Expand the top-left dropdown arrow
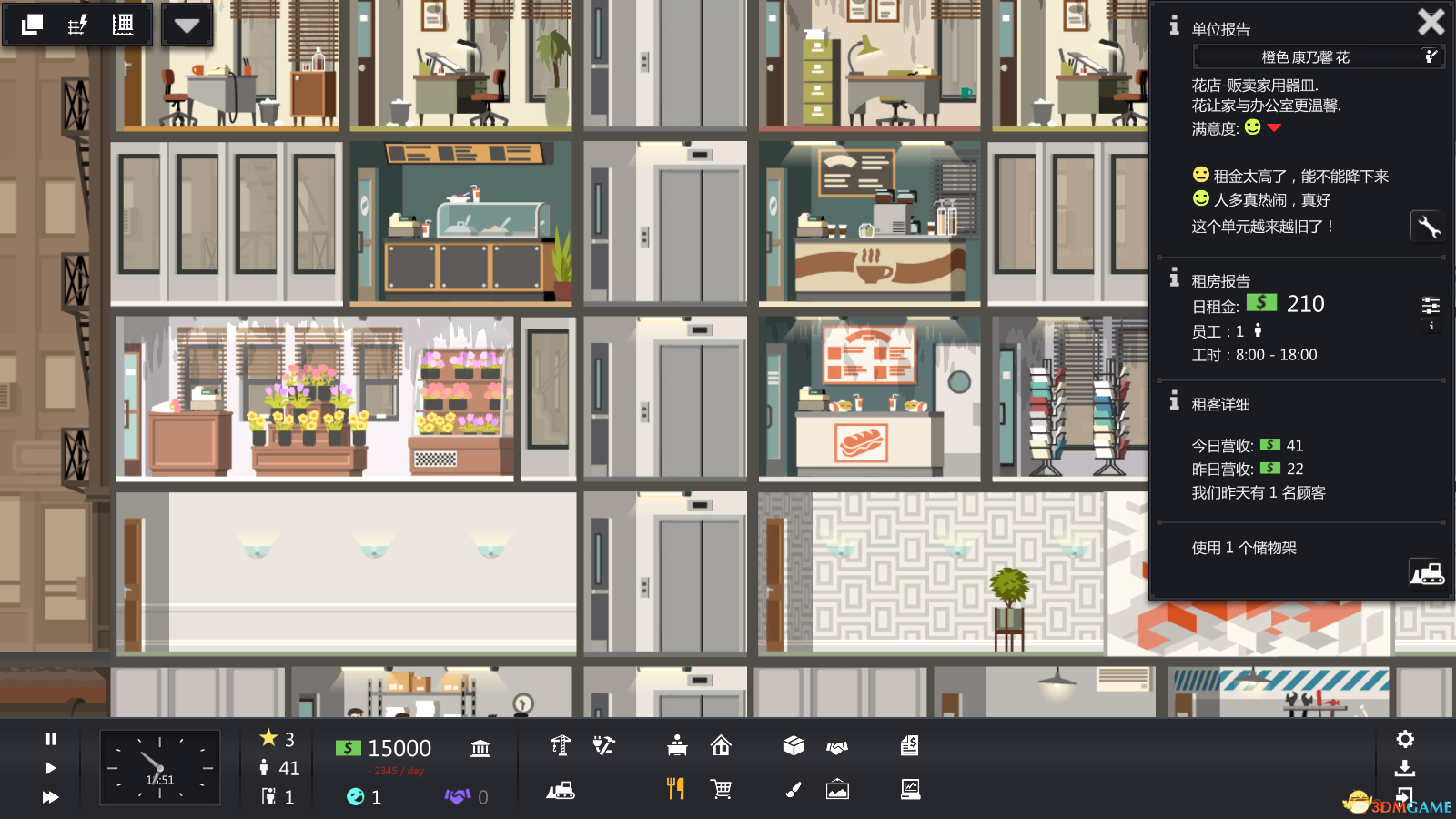The height and width of the screenshot is (819, 1456). (187, 25)
